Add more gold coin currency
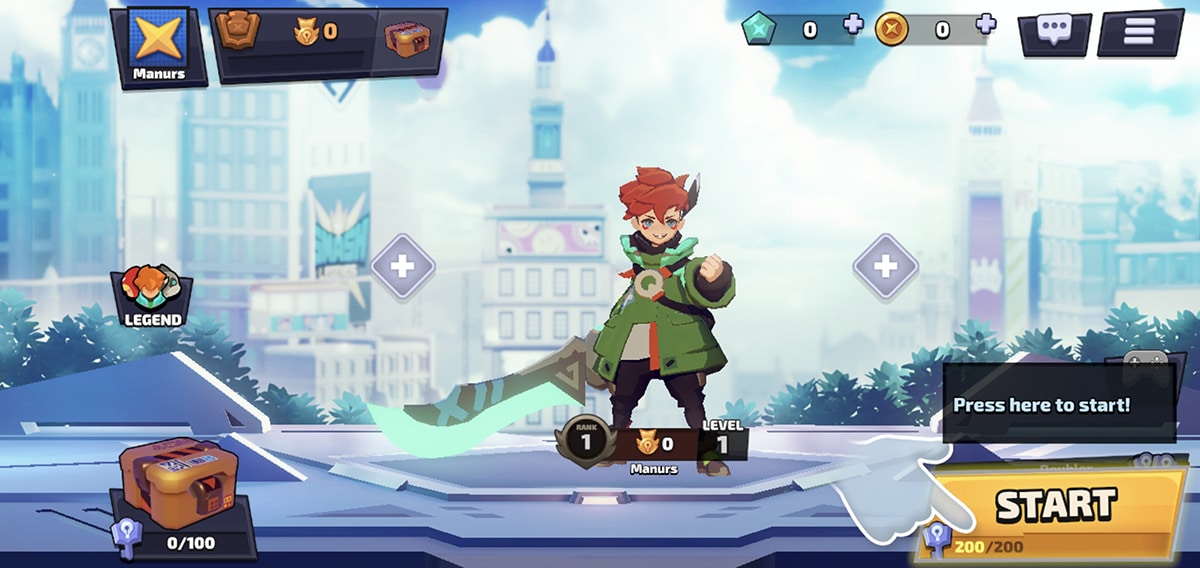Screen dimensions: 1200x568 pyautogui.click(x=986, y=25)
